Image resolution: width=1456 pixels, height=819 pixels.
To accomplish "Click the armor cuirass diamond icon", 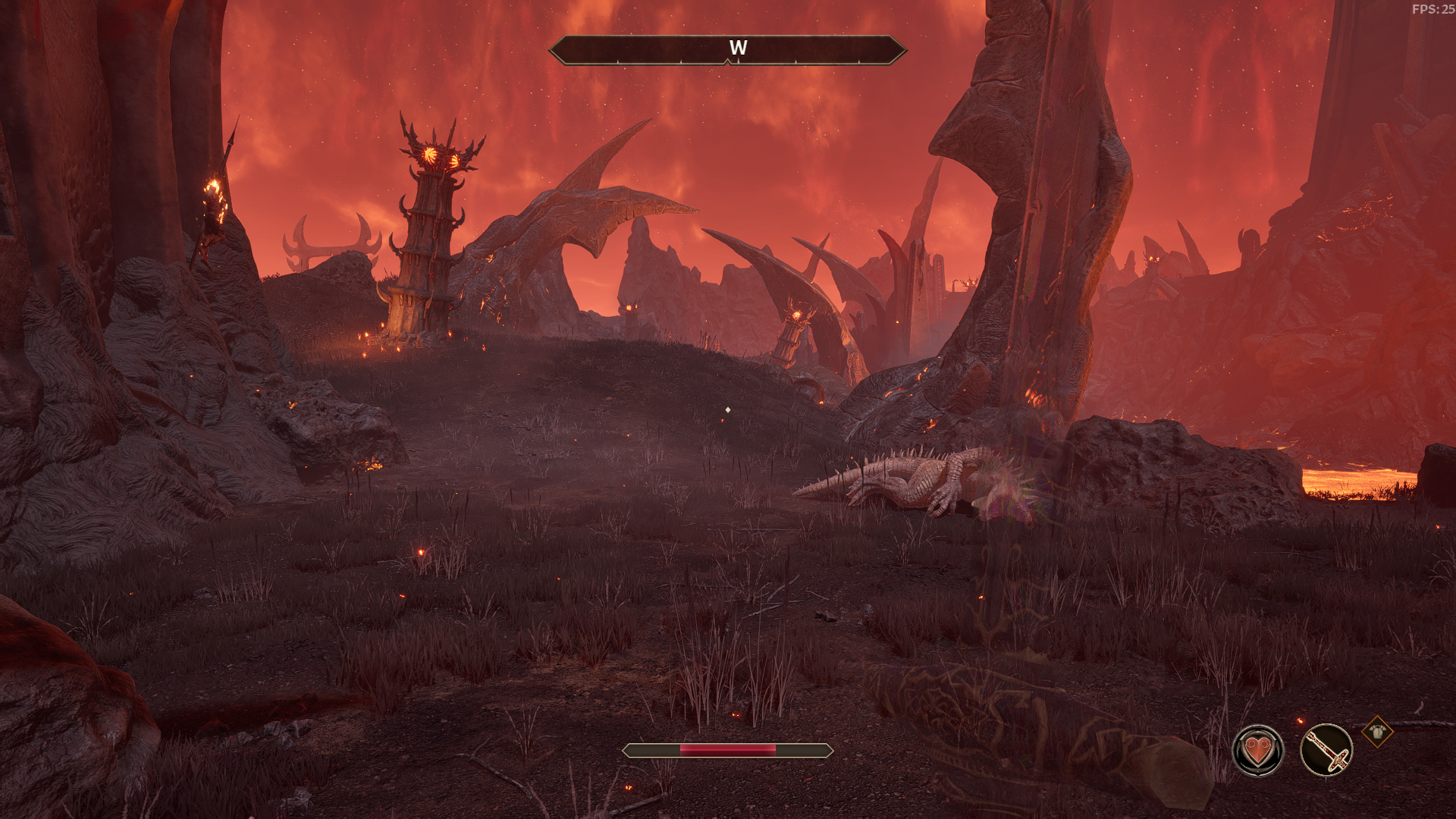I will click(x=1376, y=732).
